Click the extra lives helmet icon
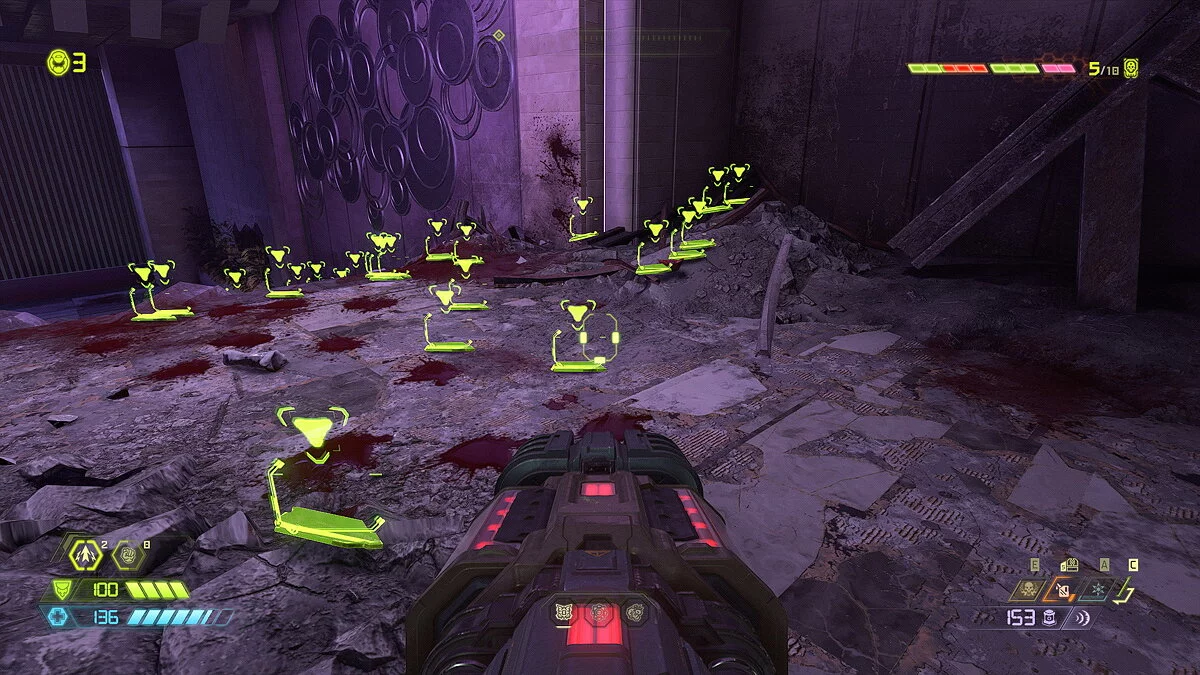1200x675 pixels. pyautogui.click(x=58, y=63)
